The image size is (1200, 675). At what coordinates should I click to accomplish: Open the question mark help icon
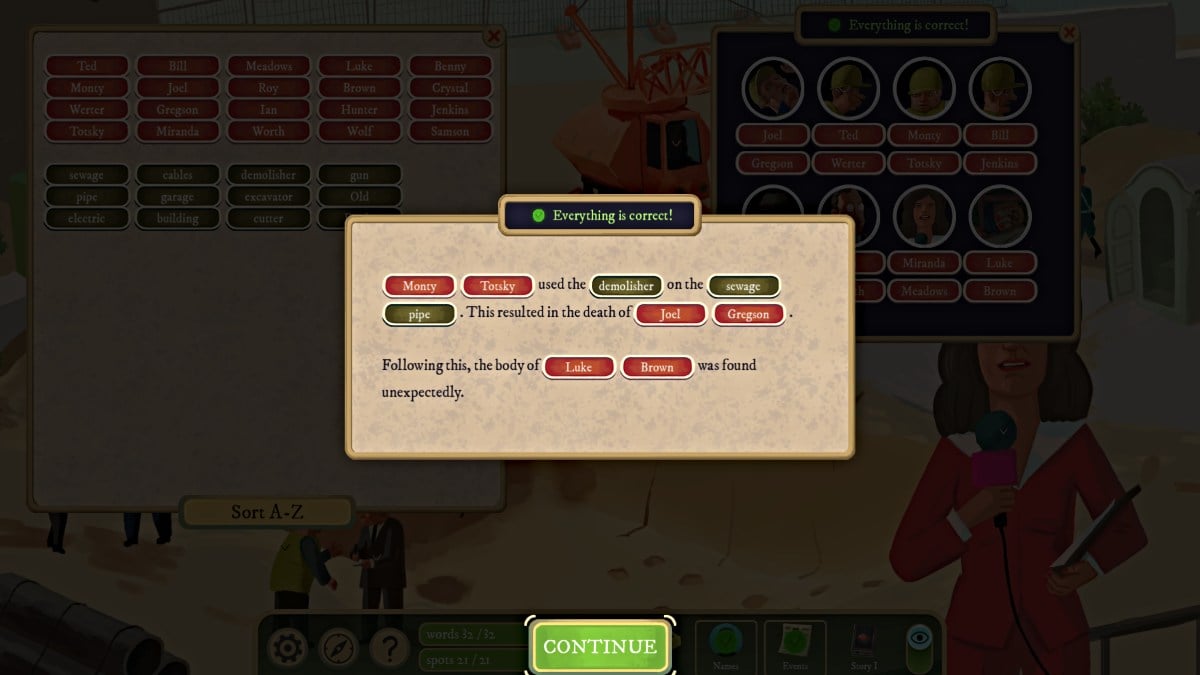coord(390,649)
